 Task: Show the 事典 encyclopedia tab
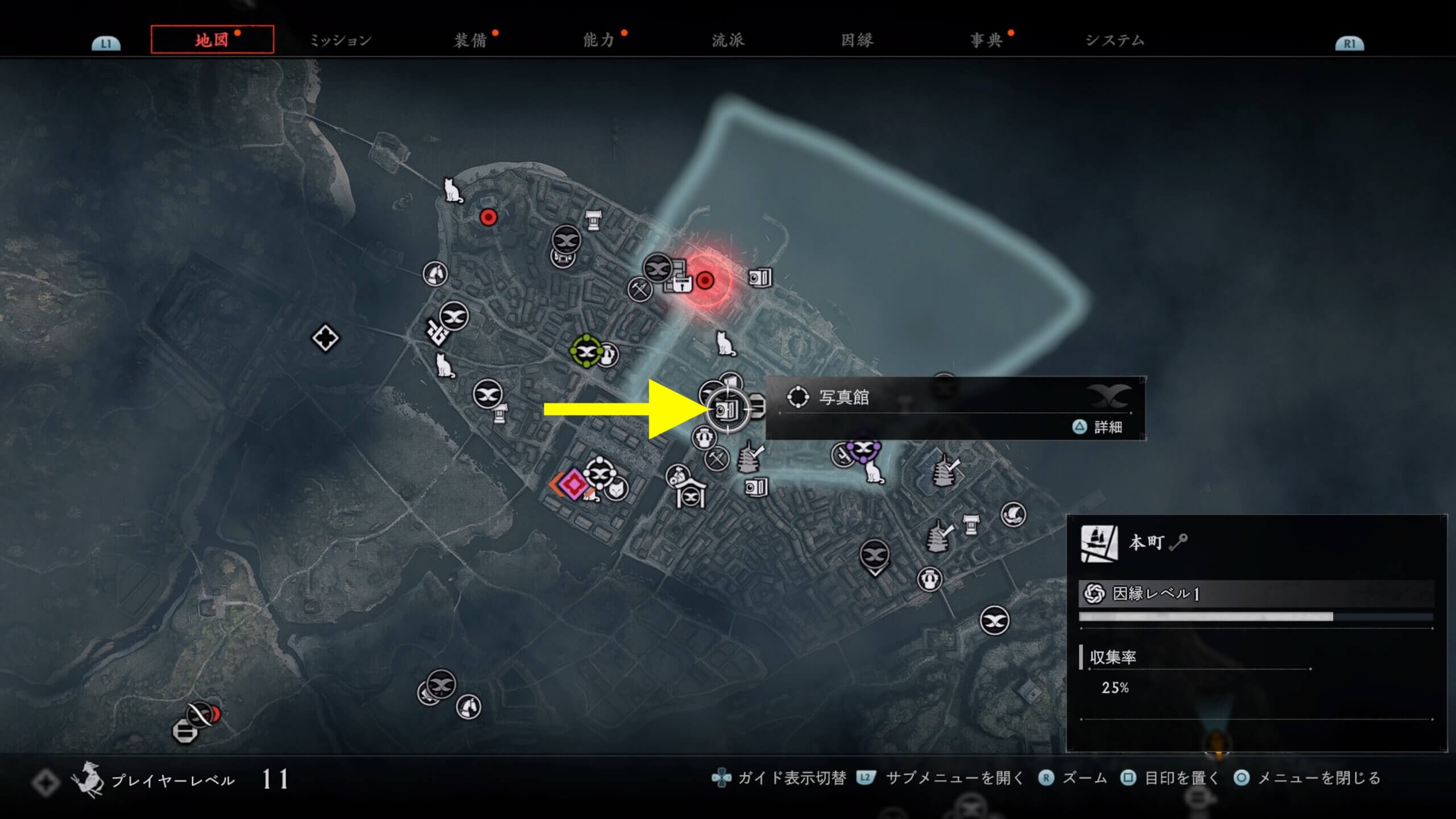point(986,40)
